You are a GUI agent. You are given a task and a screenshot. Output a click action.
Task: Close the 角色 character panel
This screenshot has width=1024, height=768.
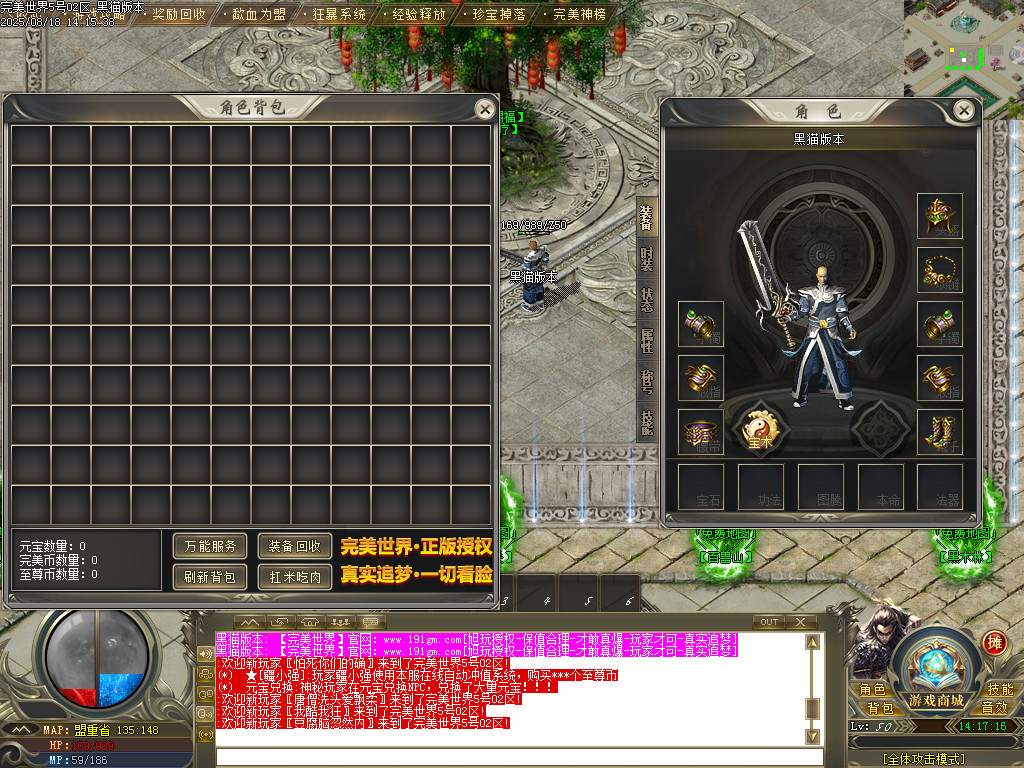[x=964, y=110]
